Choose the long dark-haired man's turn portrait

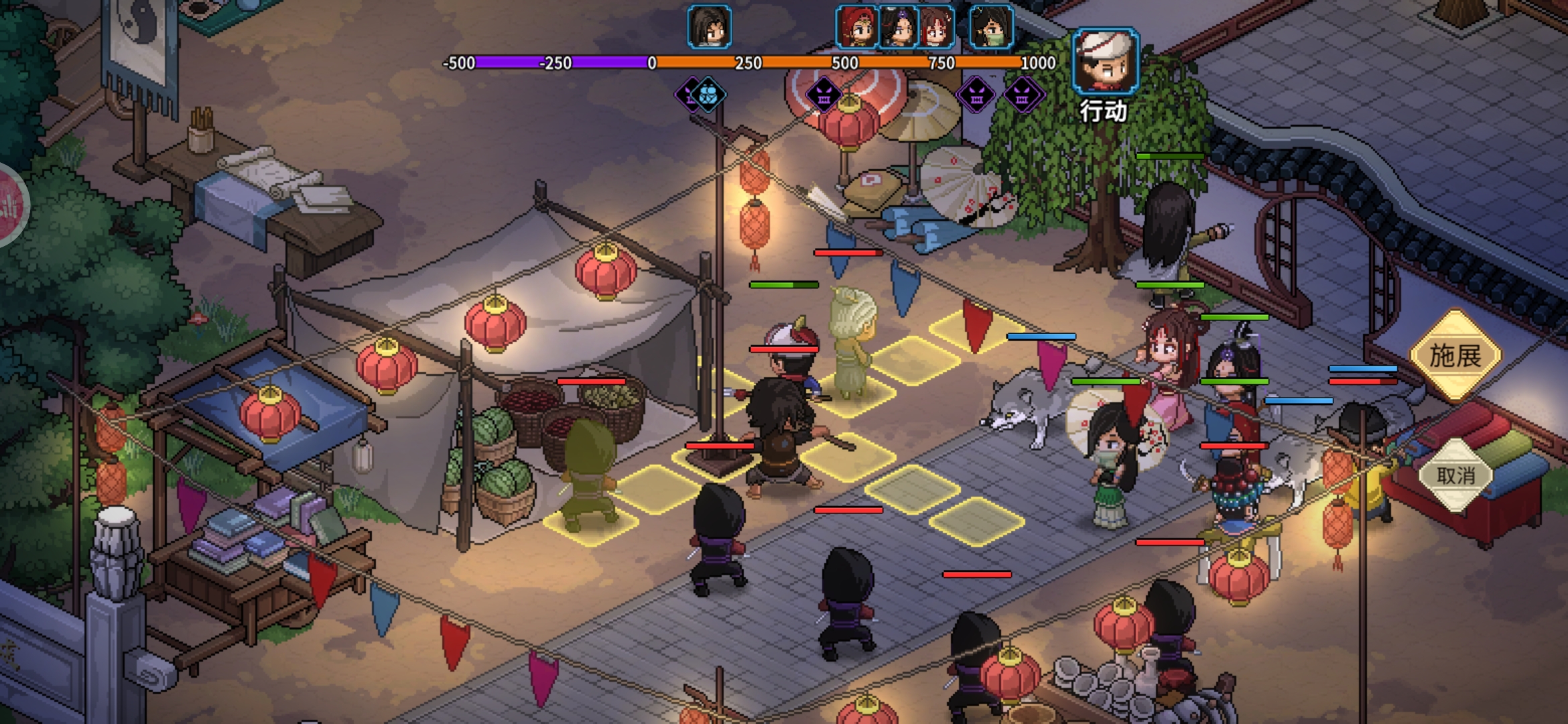[x=709, y=27]
